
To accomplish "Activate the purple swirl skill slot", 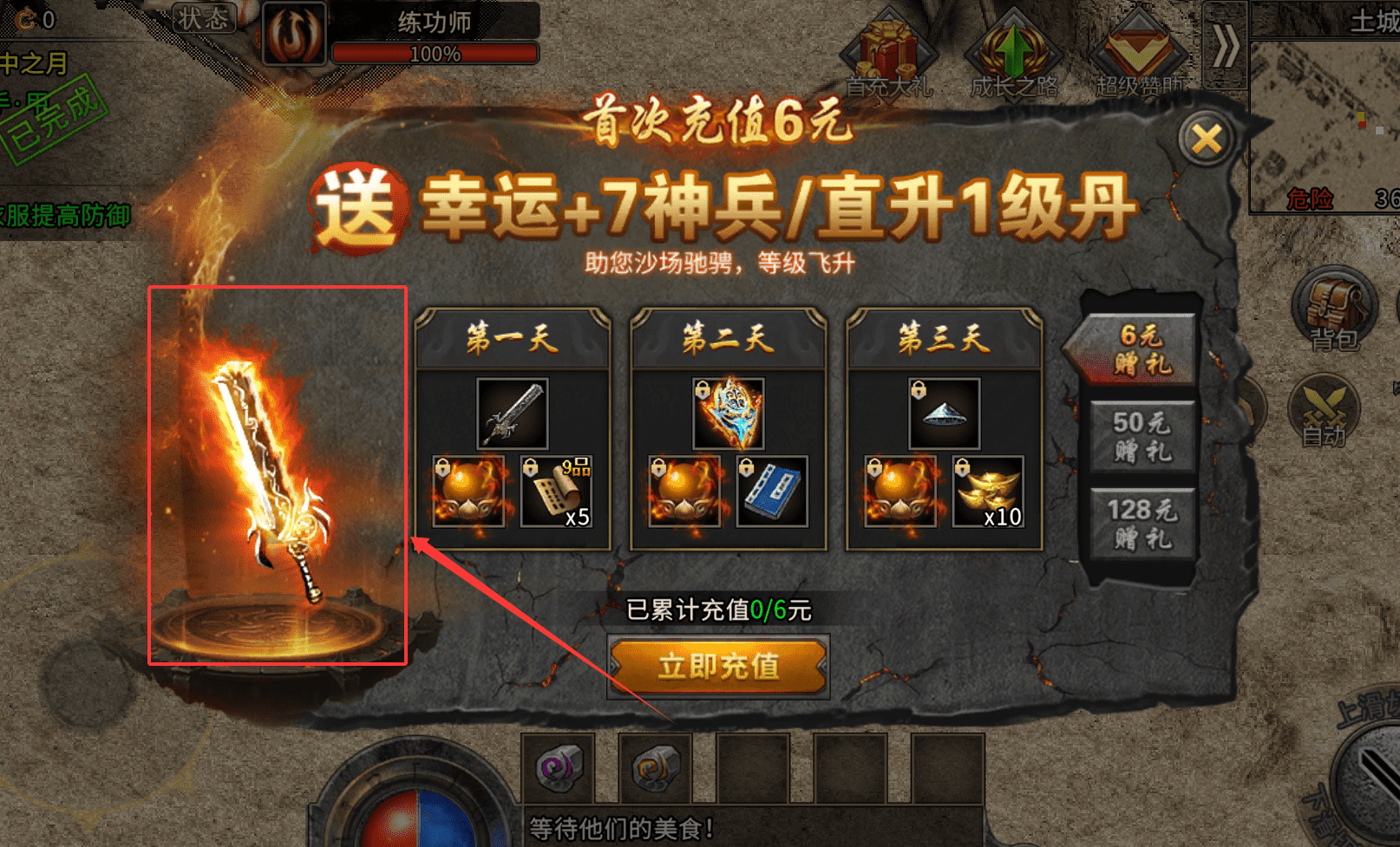I will [558, 767].
